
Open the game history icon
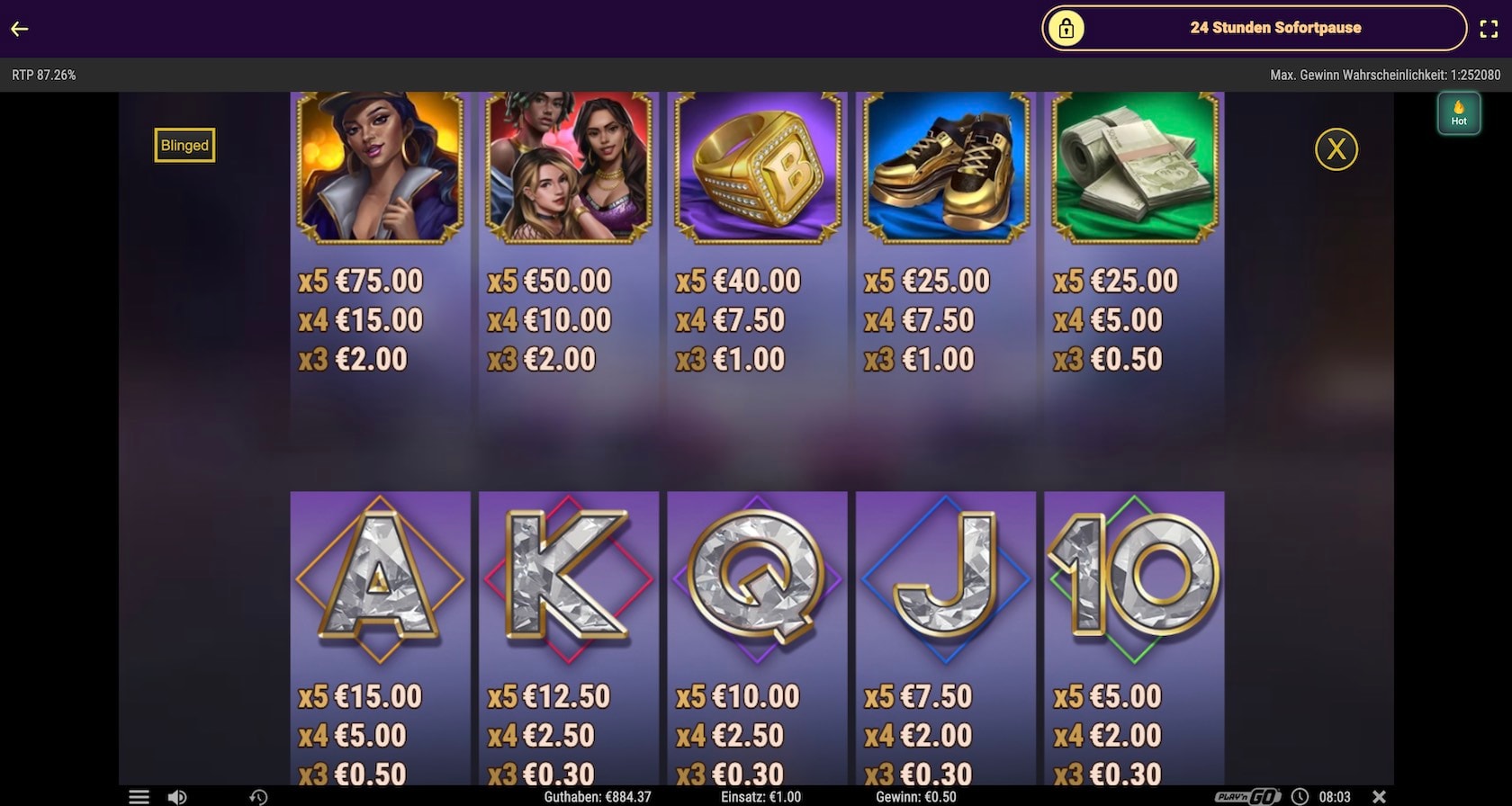click(258, 797)
